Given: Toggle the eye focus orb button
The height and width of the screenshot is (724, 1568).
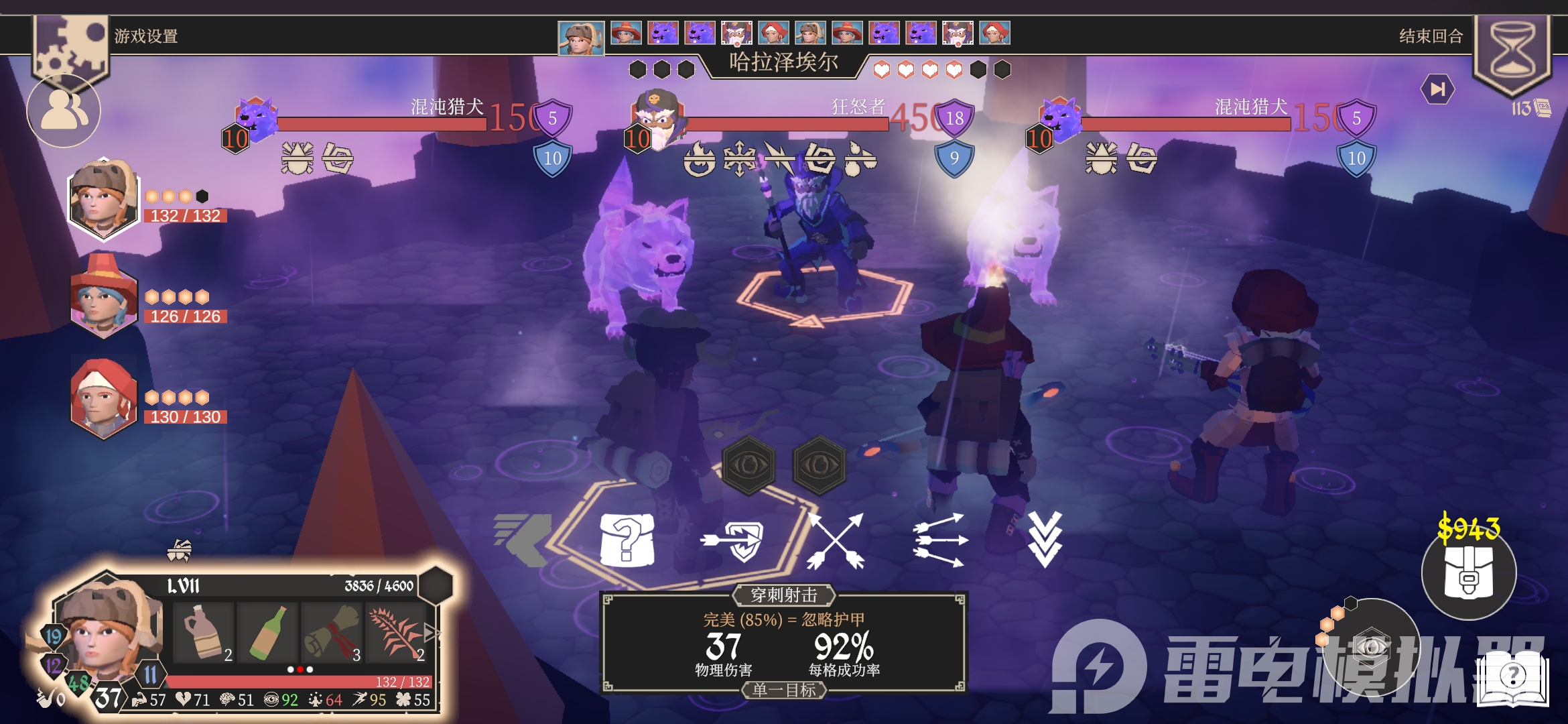Looking at the screenshot, I should 1370,646.
